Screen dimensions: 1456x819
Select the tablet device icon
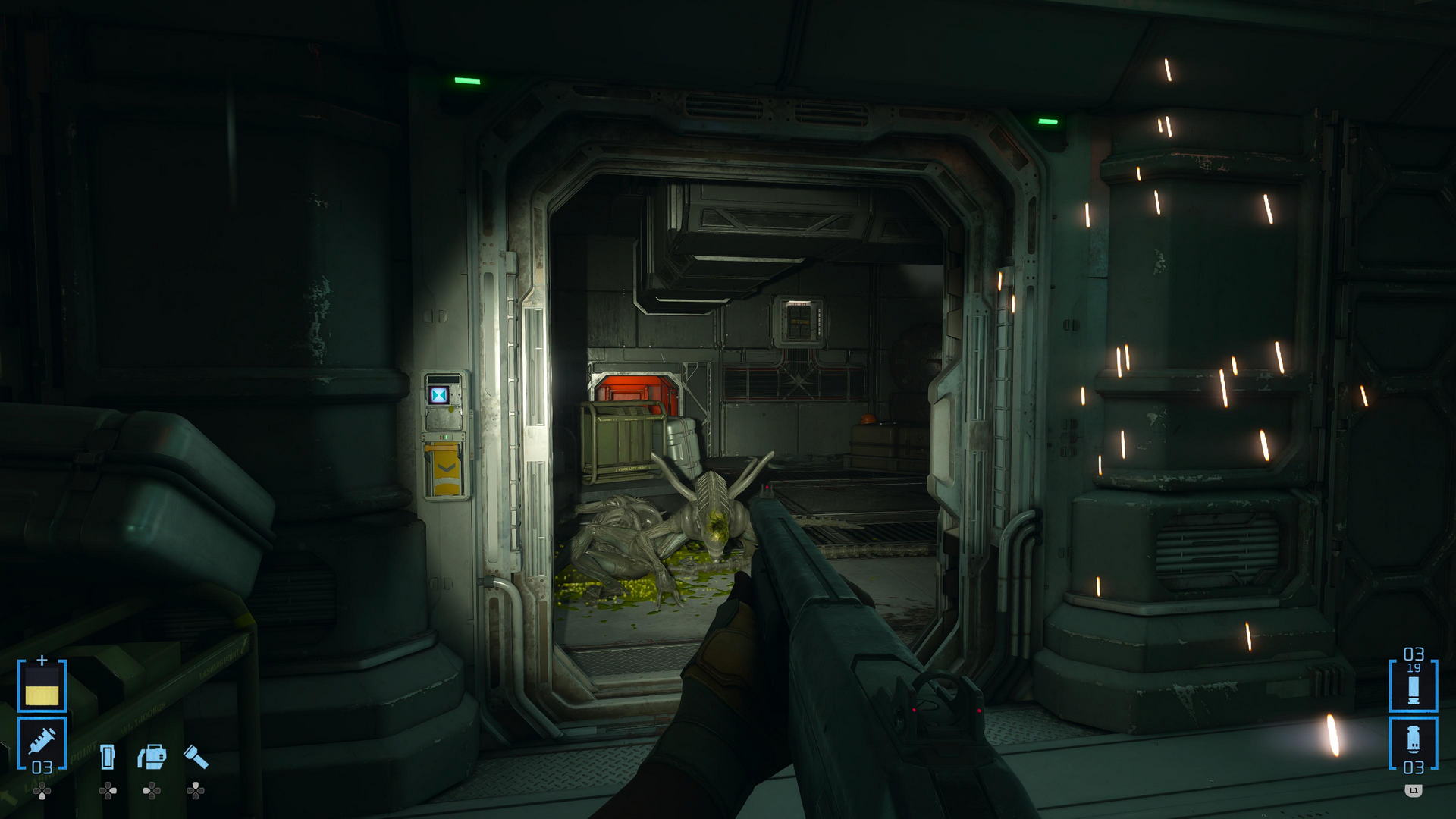pos(108,757)
